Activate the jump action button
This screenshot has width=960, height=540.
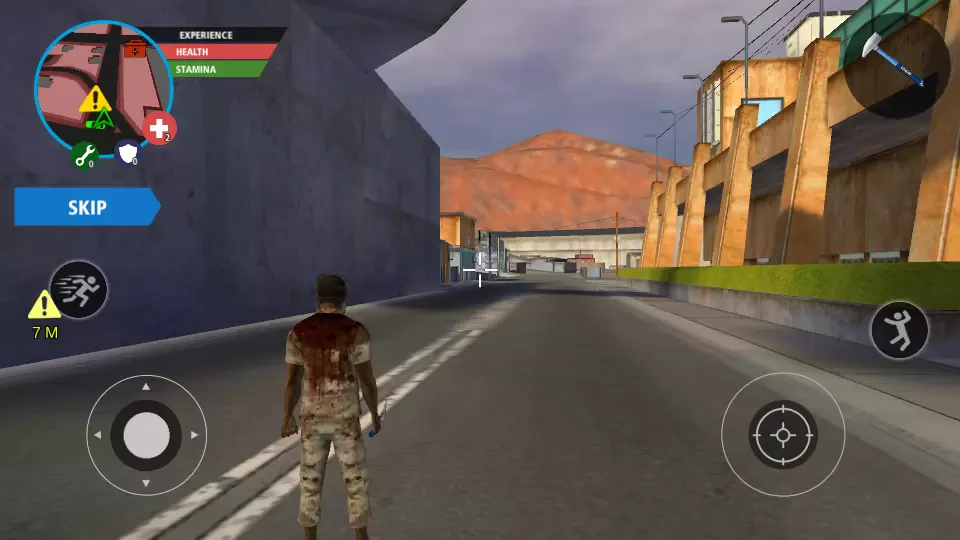899,330
